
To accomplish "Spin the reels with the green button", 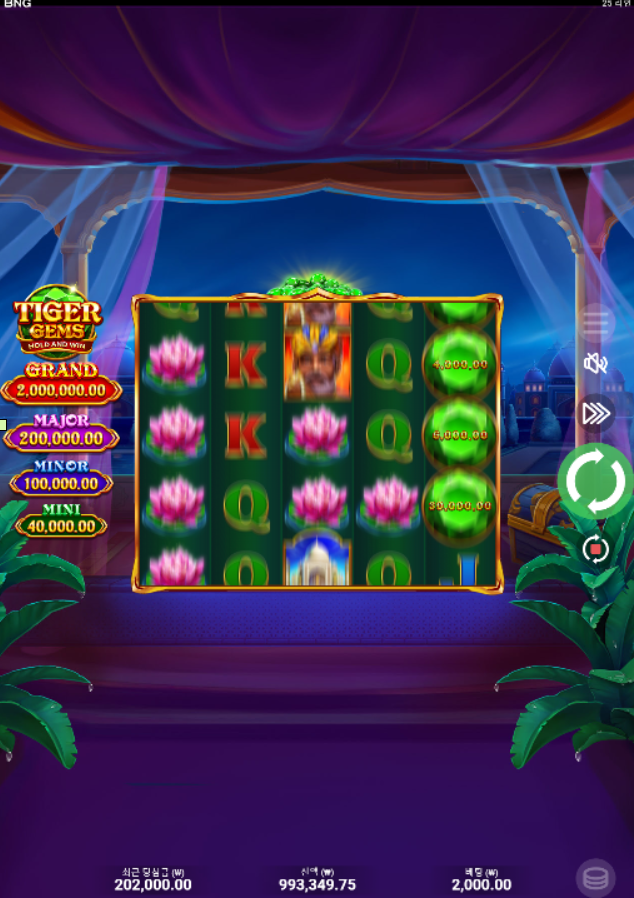I will click(595, 482).
